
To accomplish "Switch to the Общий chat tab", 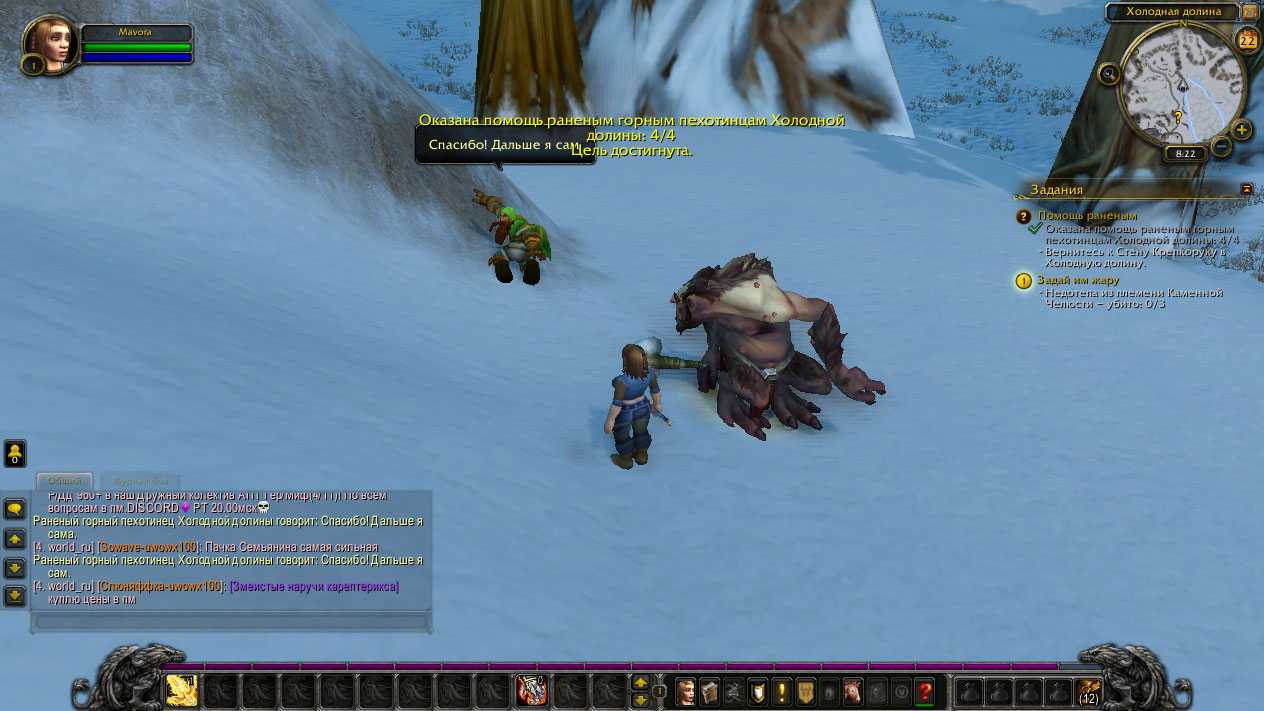I will 64,481.
